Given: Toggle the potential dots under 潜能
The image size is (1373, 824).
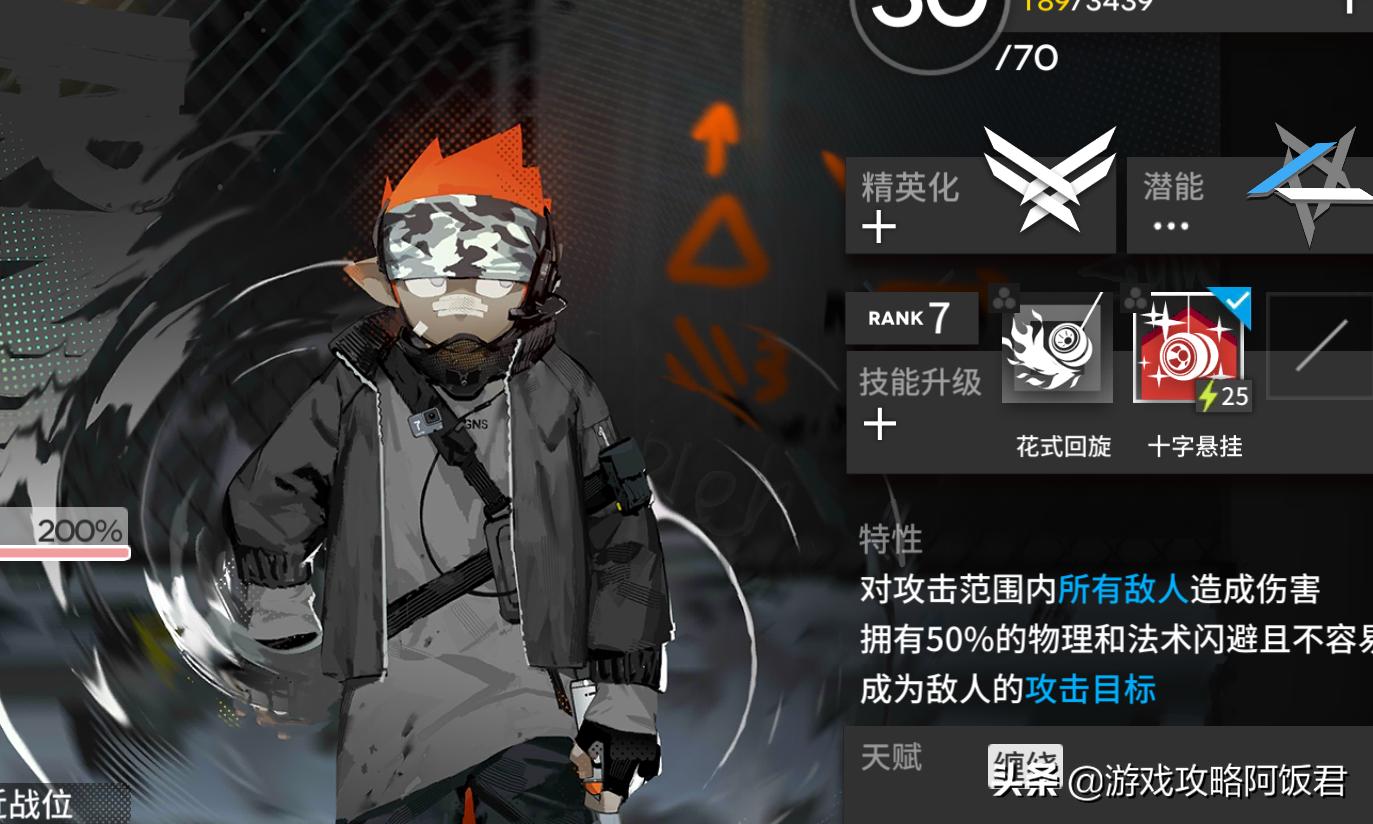Looking at the screenshot, I should (1171, 226).
